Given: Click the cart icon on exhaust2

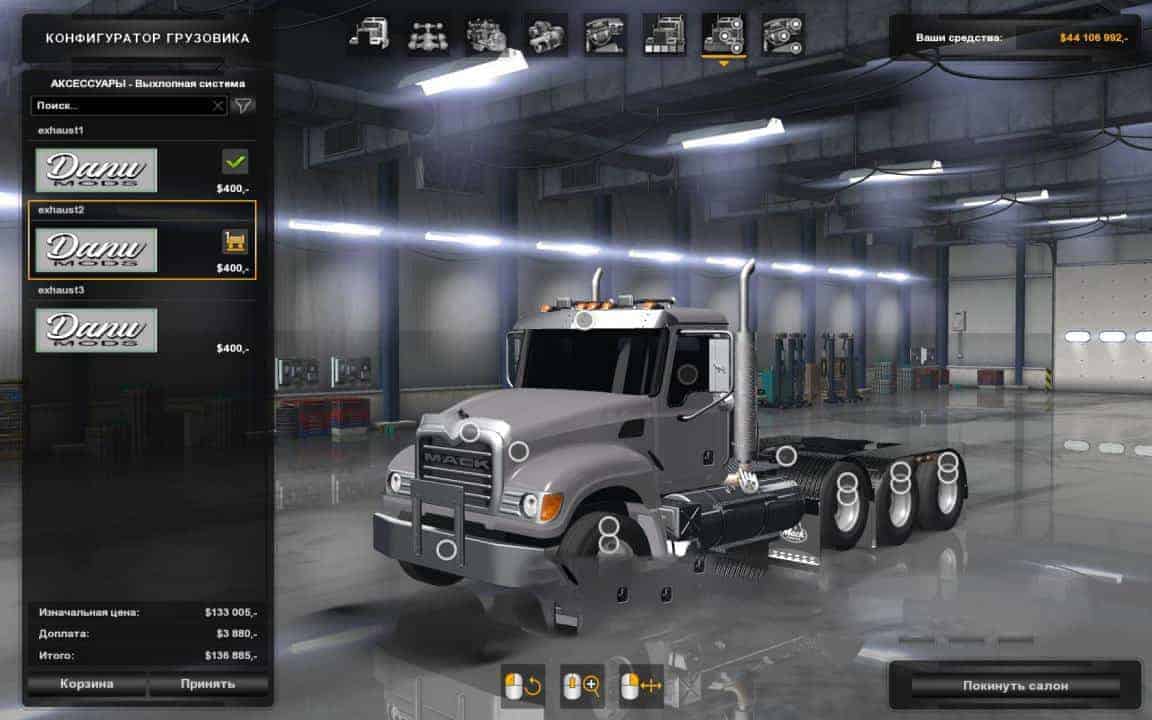Looking at the screenshot, I should point(235,241).
